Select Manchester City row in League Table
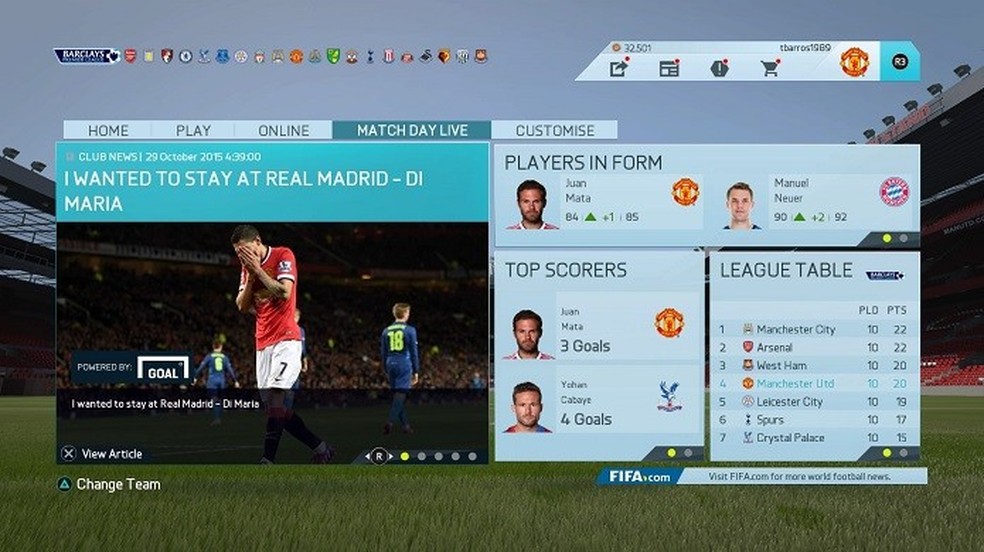Image resolution: width=984 pixels, height=552 pixels. [811, 329]
